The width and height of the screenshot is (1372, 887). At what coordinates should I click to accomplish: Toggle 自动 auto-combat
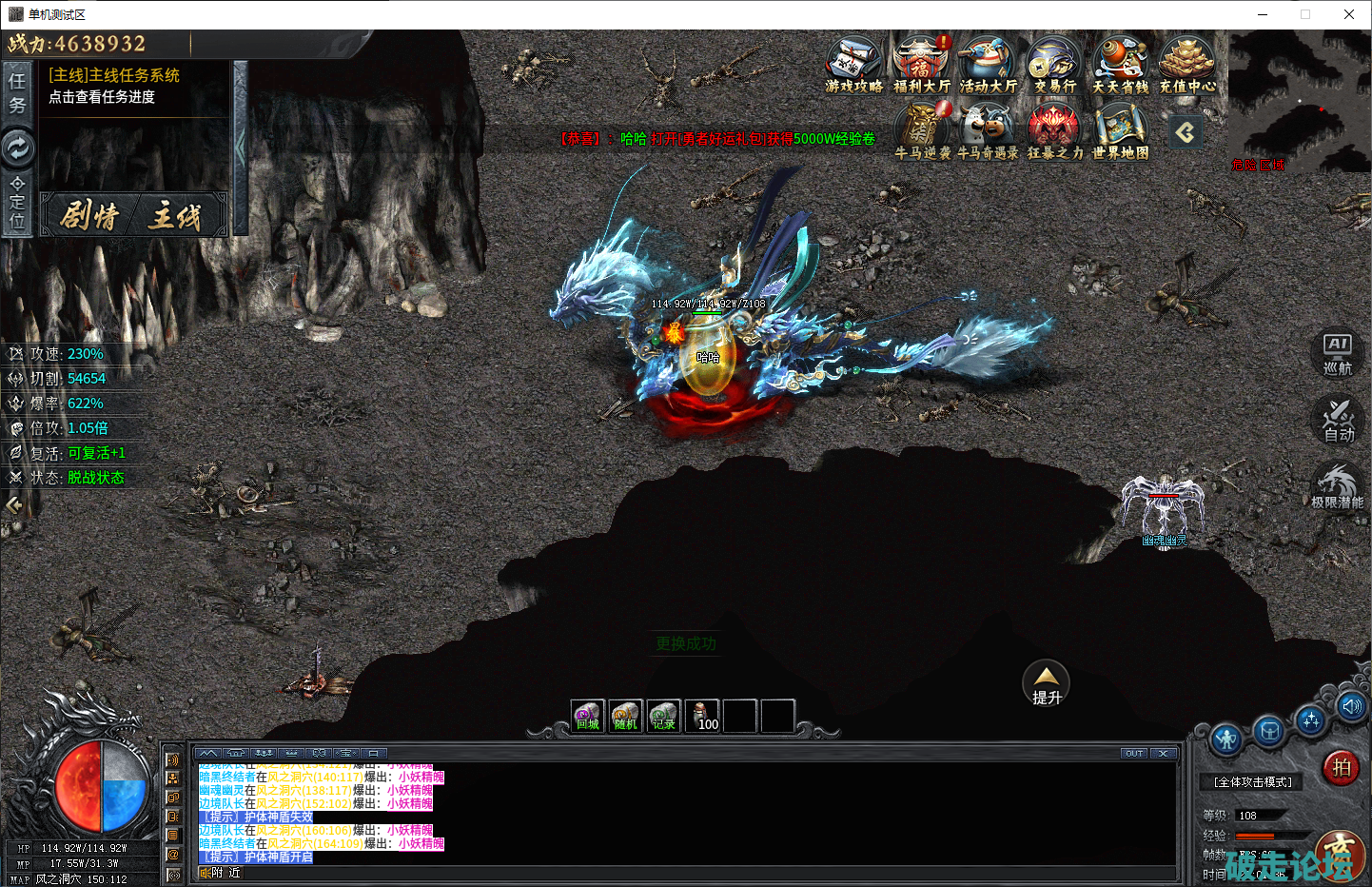[1338, 420]
